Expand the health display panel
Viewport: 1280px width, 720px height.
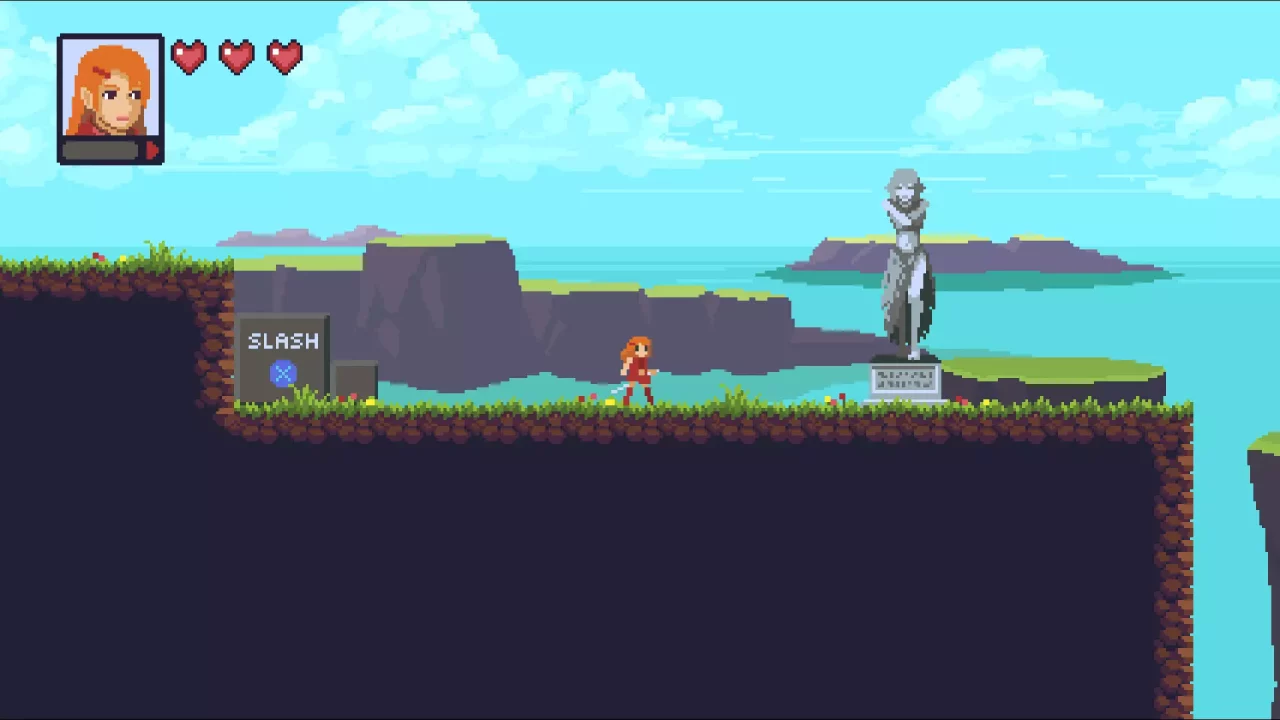tap(237, 56)
